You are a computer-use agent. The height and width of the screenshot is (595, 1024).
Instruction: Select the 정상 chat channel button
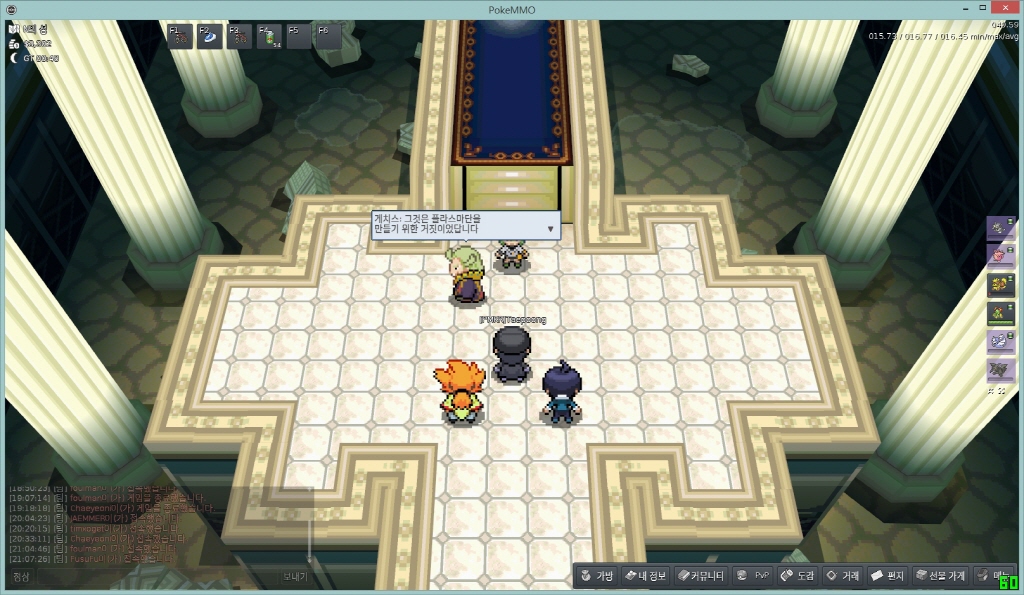[x=22, y=577]
